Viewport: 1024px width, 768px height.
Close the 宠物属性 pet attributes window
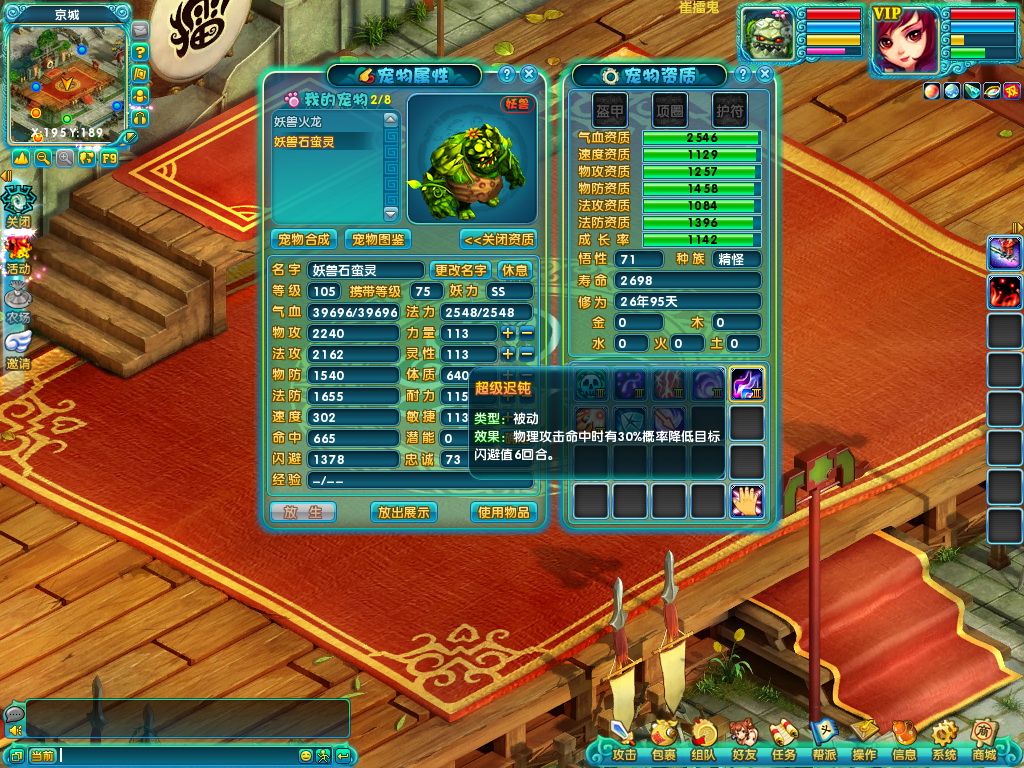coord(528,74)
